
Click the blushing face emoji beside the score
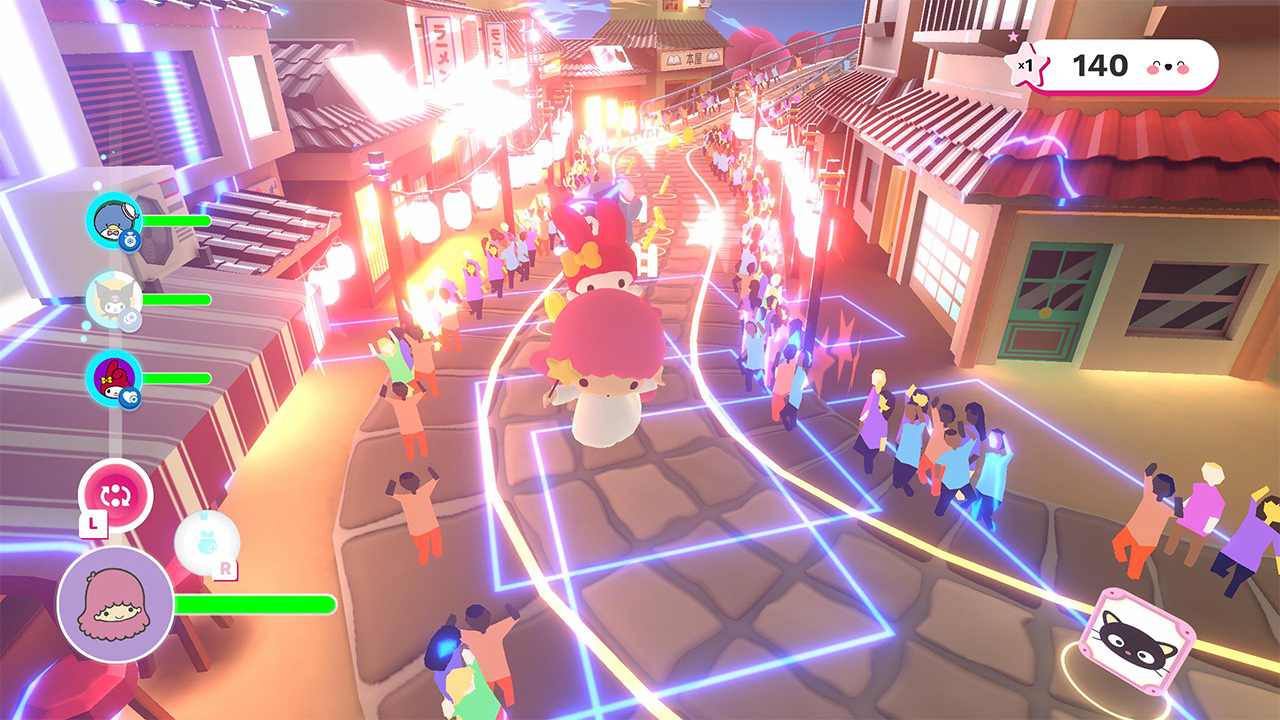point(1167,67)
